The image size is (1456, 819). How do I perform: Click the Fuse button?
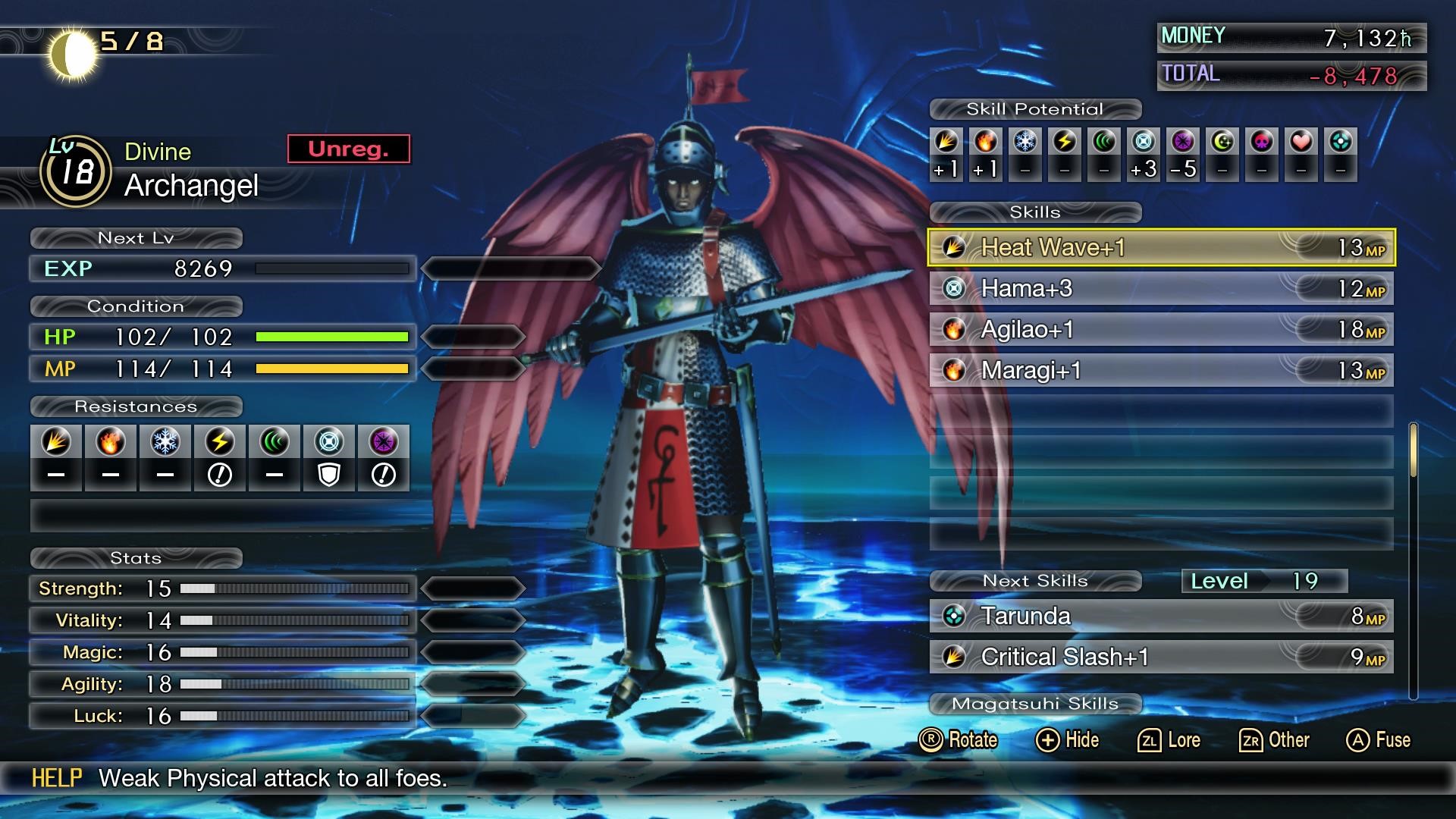point(1378,740)
